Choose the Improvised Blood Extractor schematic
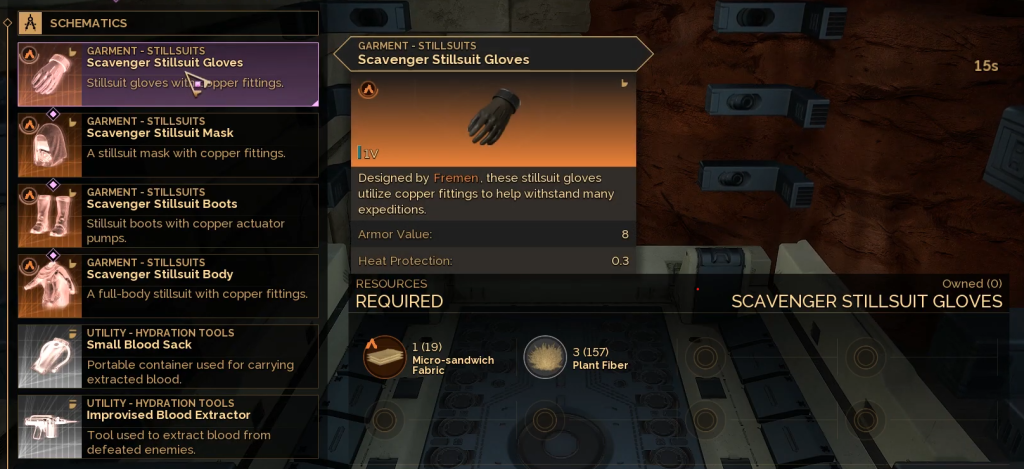 point(168,426)
